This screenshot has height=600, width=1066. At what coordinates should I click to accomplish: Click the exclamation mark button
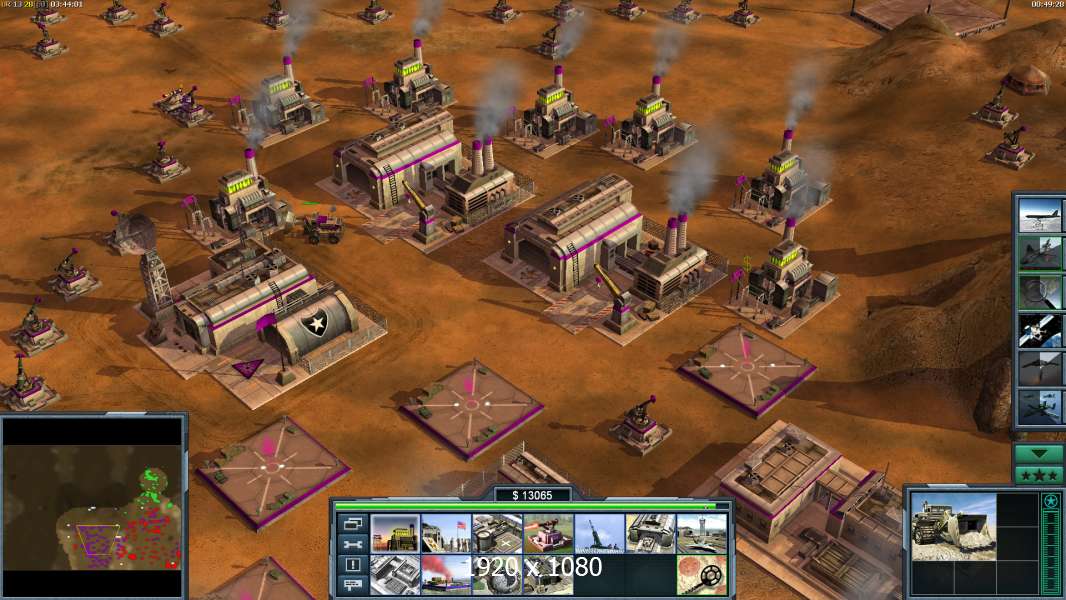pyautogui.click(x=353, y=565)
